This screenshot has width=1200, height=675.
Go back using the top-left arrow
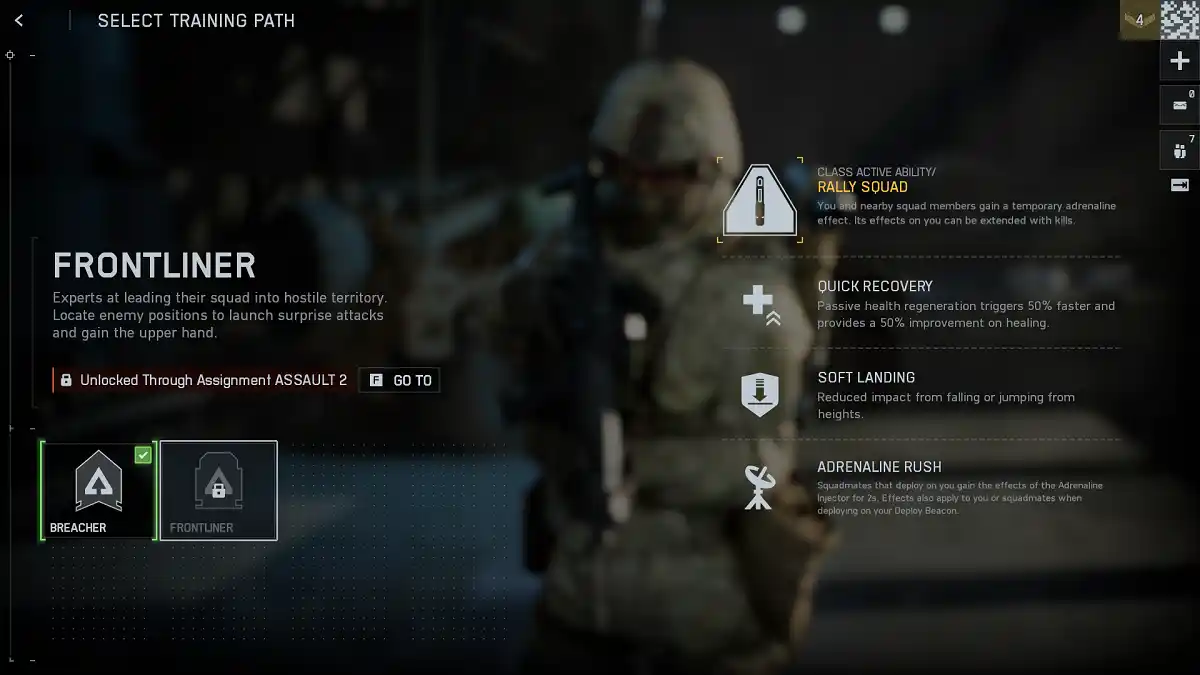click(x=19, y=20)
